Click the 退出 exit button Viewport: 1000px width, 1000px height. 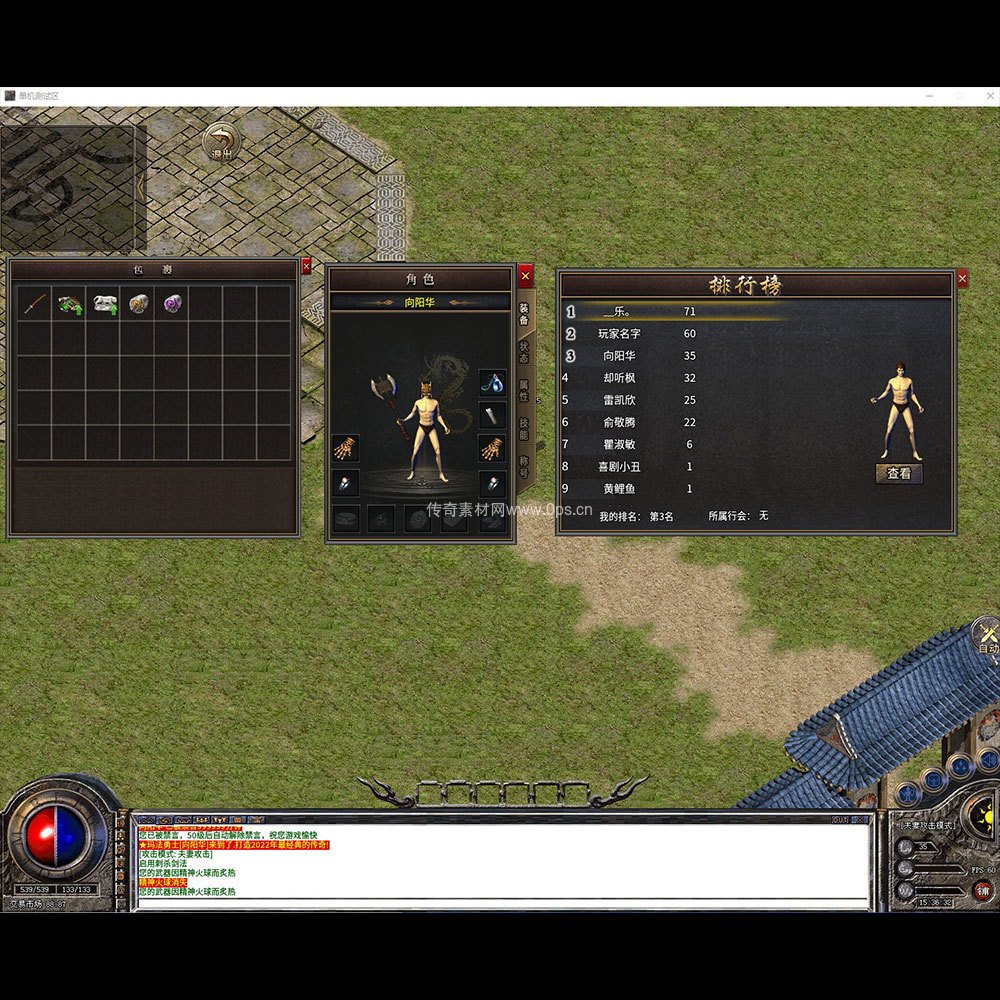click(x=220, y=143)
